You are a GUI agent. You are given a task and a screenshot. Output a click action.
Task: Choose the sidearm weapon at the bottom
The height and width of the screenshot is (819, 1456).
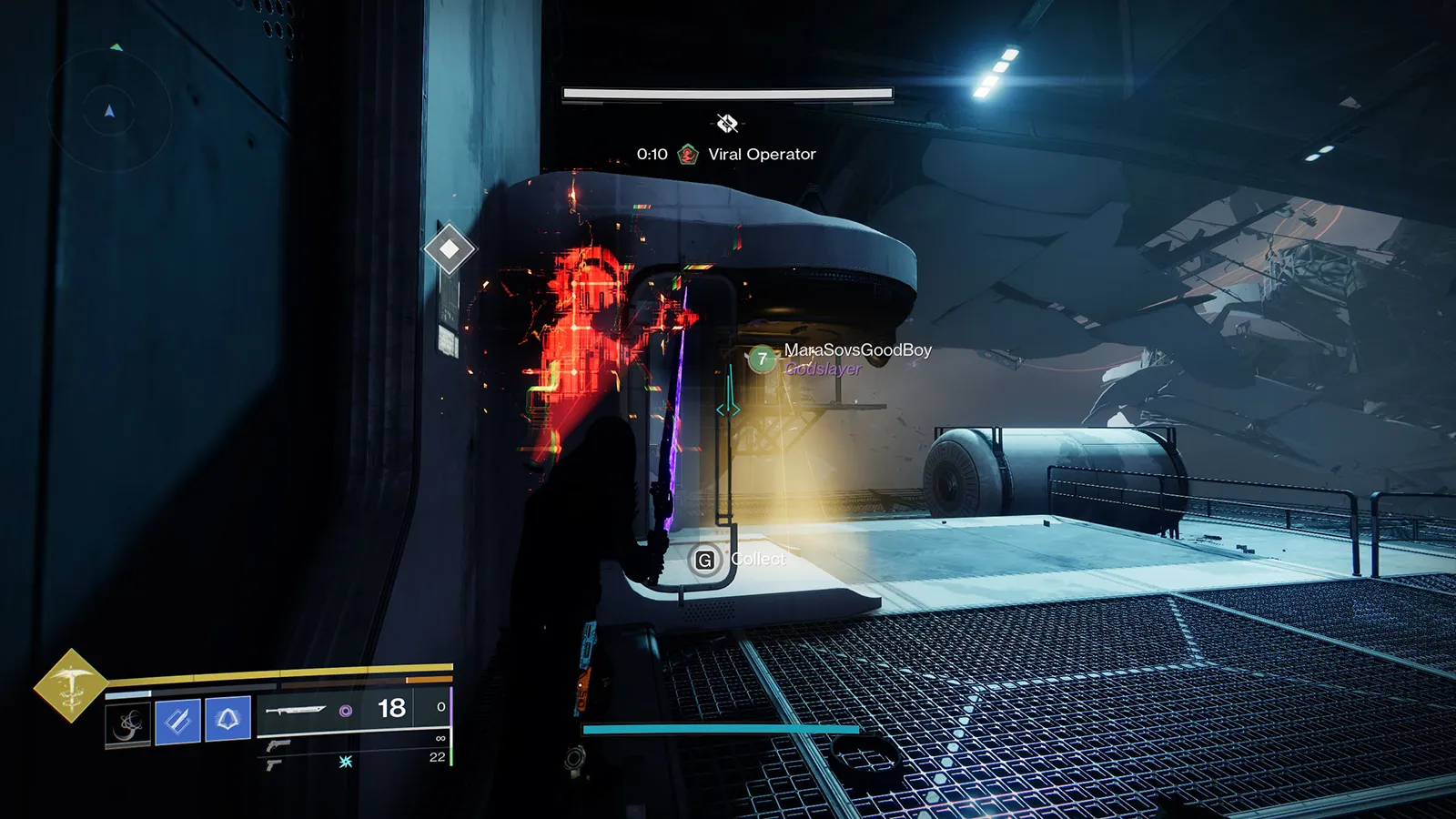274,765
